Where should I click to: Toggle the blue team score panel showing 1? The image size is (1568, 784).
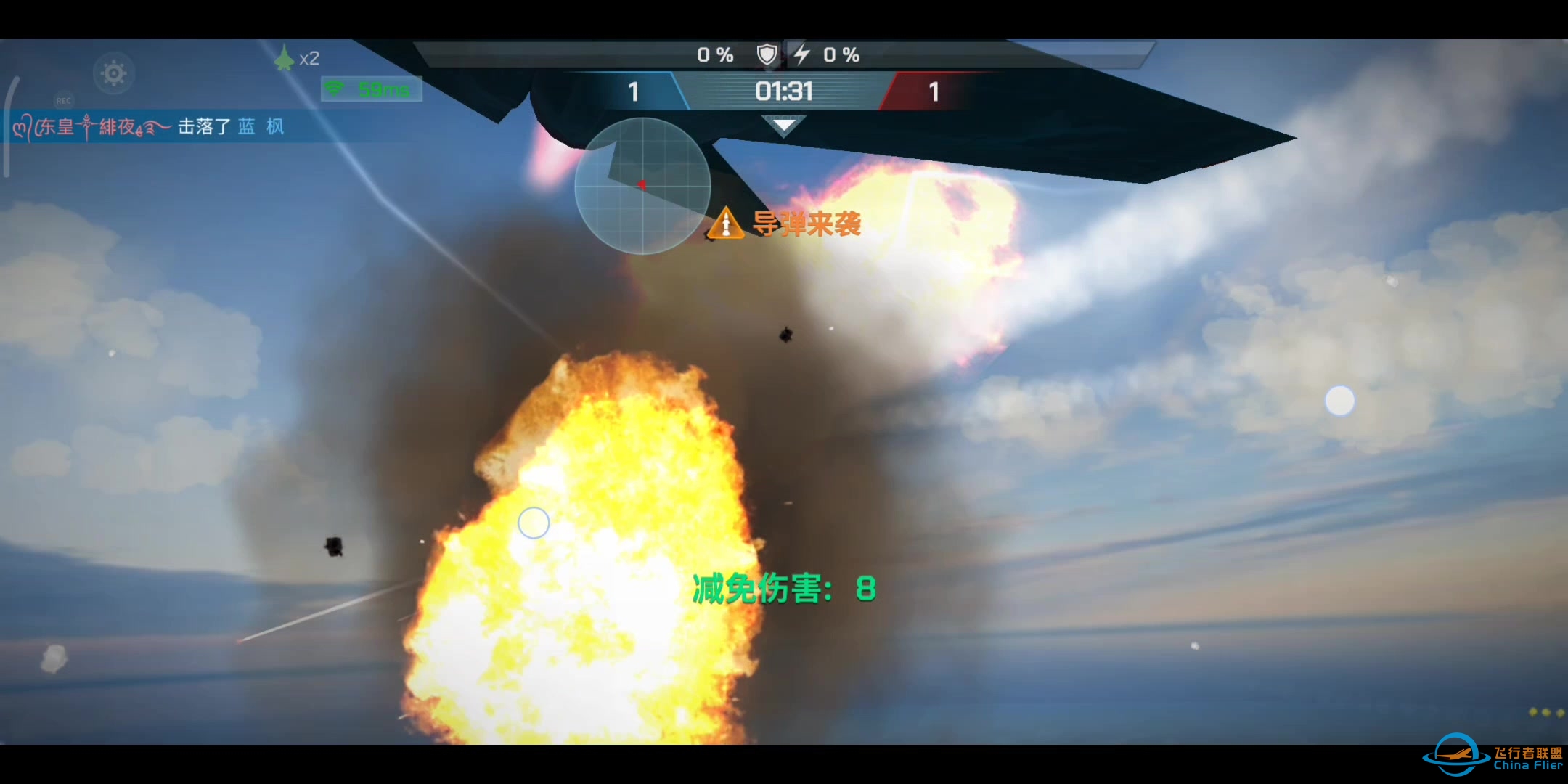(633, 92)
